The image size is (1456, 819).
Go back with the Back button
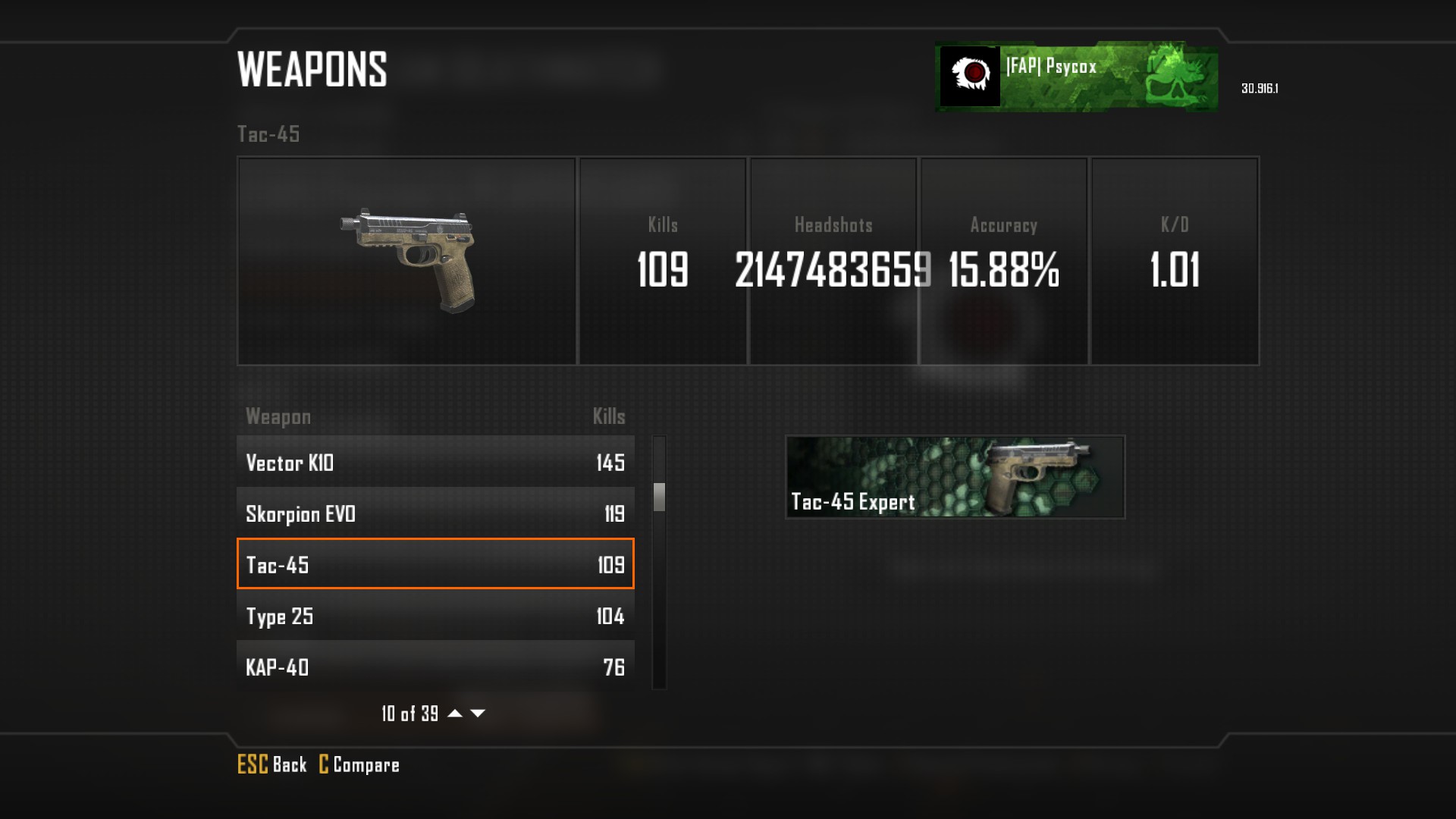(x=272, y=764)
